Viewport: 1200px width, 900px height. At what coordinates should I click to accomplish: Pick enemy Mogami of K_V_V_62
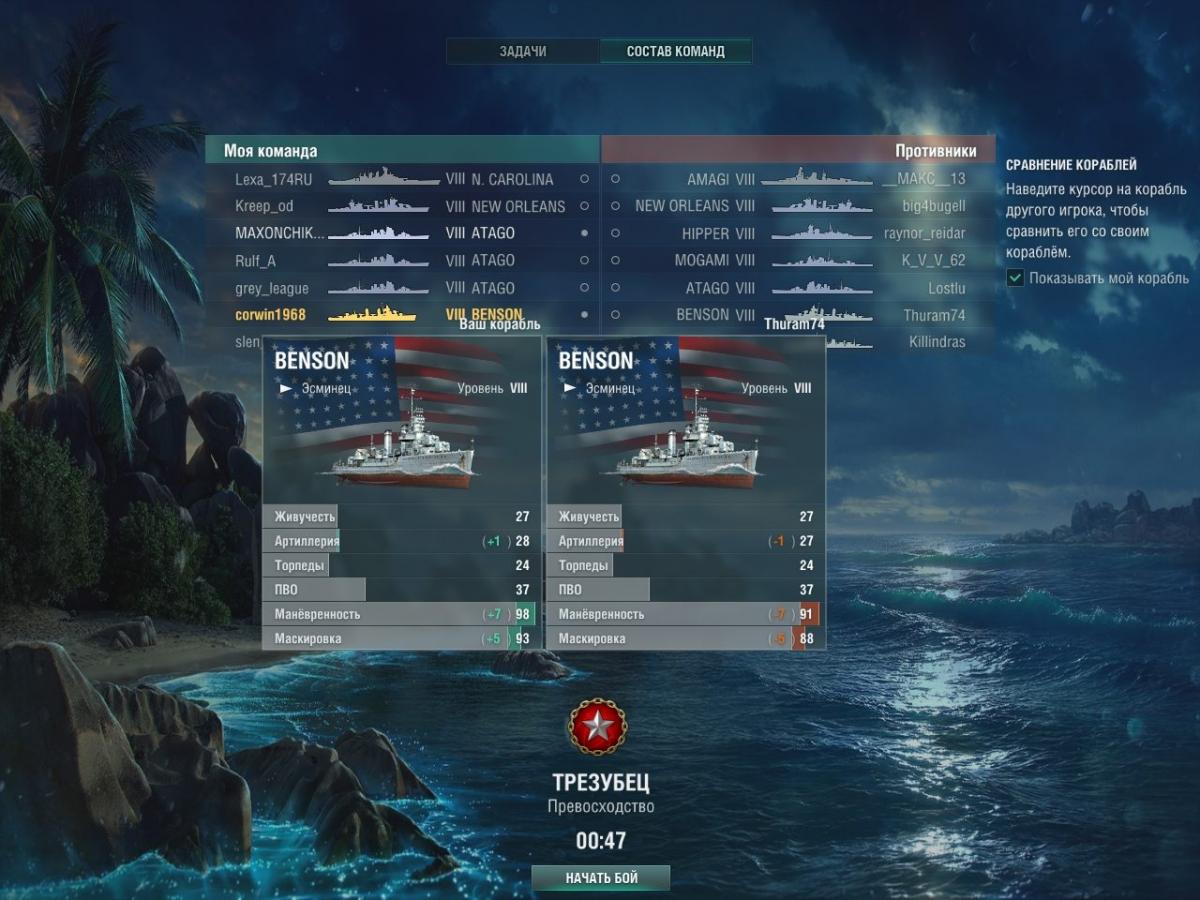pos(800,261)
